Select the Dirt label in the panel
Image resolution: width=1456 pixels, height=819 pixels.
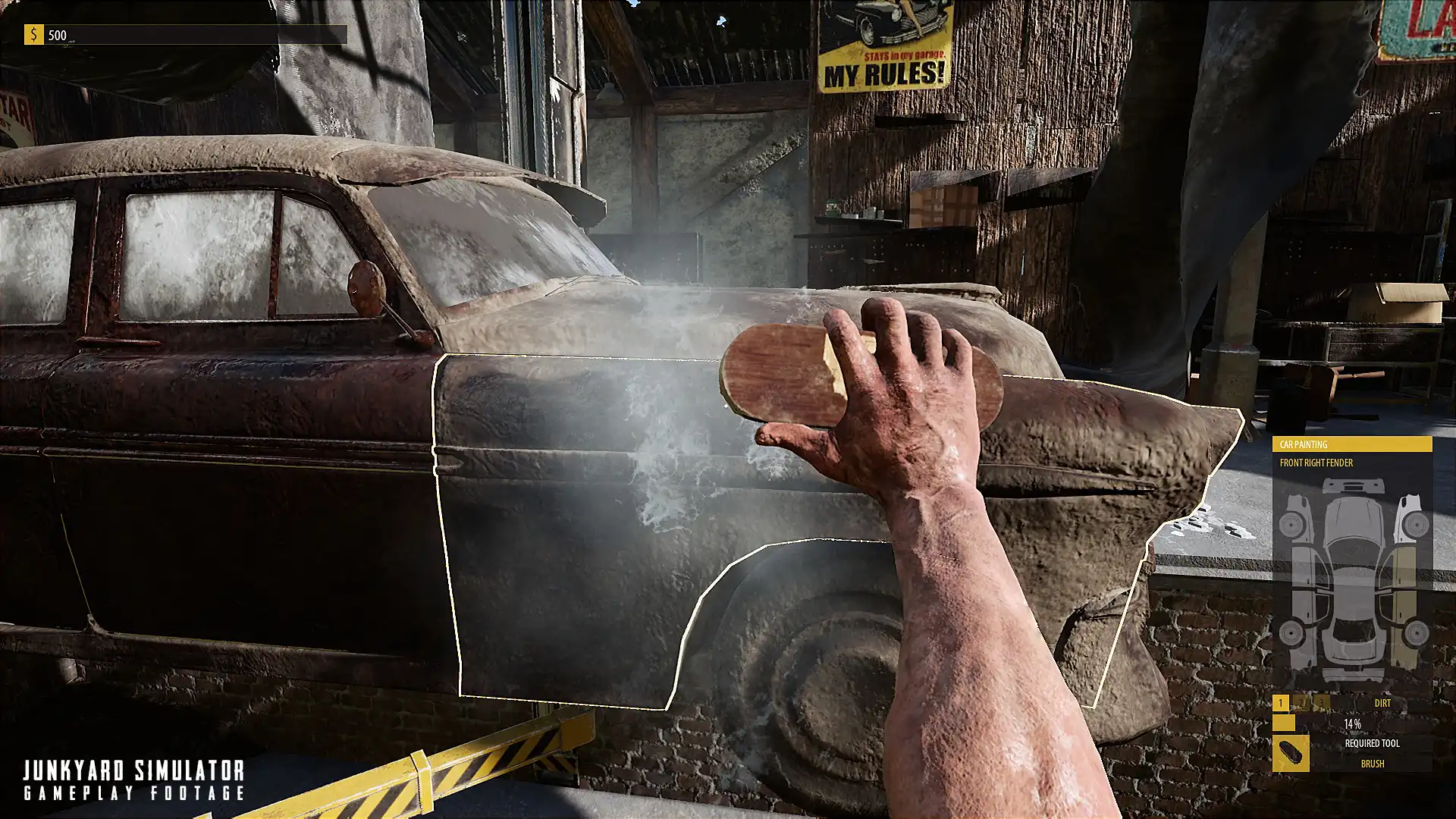pyautogui.click(x=1383, y=703)
